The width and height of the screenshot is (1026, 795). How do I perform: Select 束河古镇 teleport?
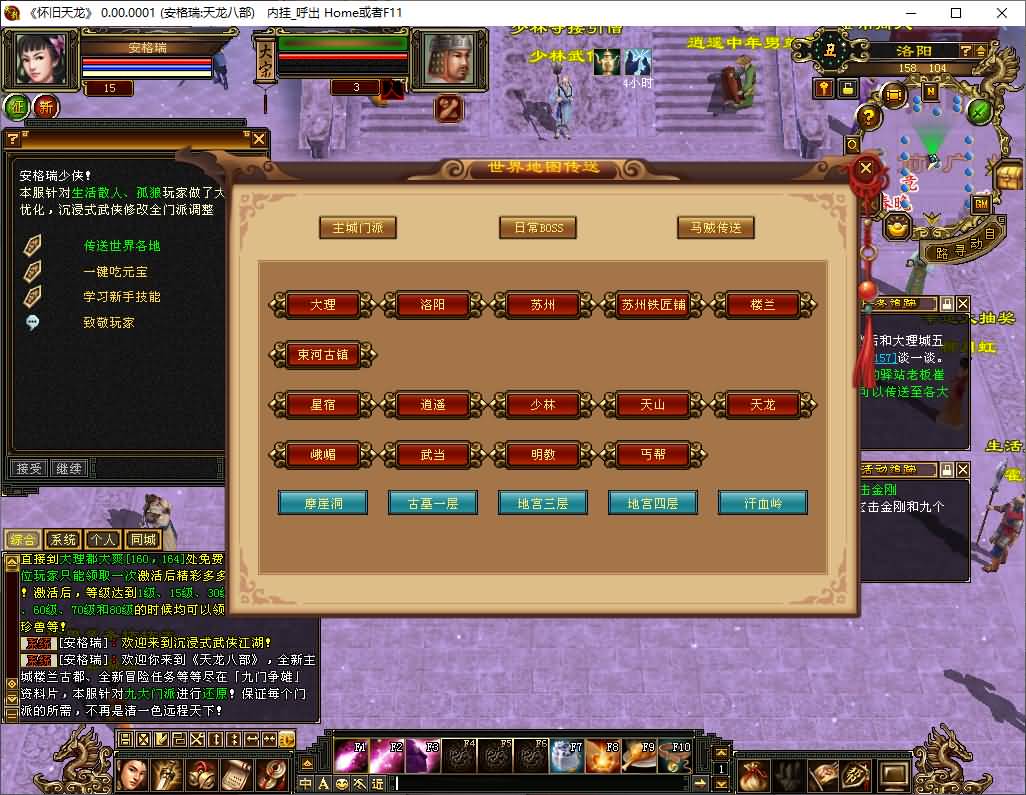pyautogui.click(x=323, y=354)
